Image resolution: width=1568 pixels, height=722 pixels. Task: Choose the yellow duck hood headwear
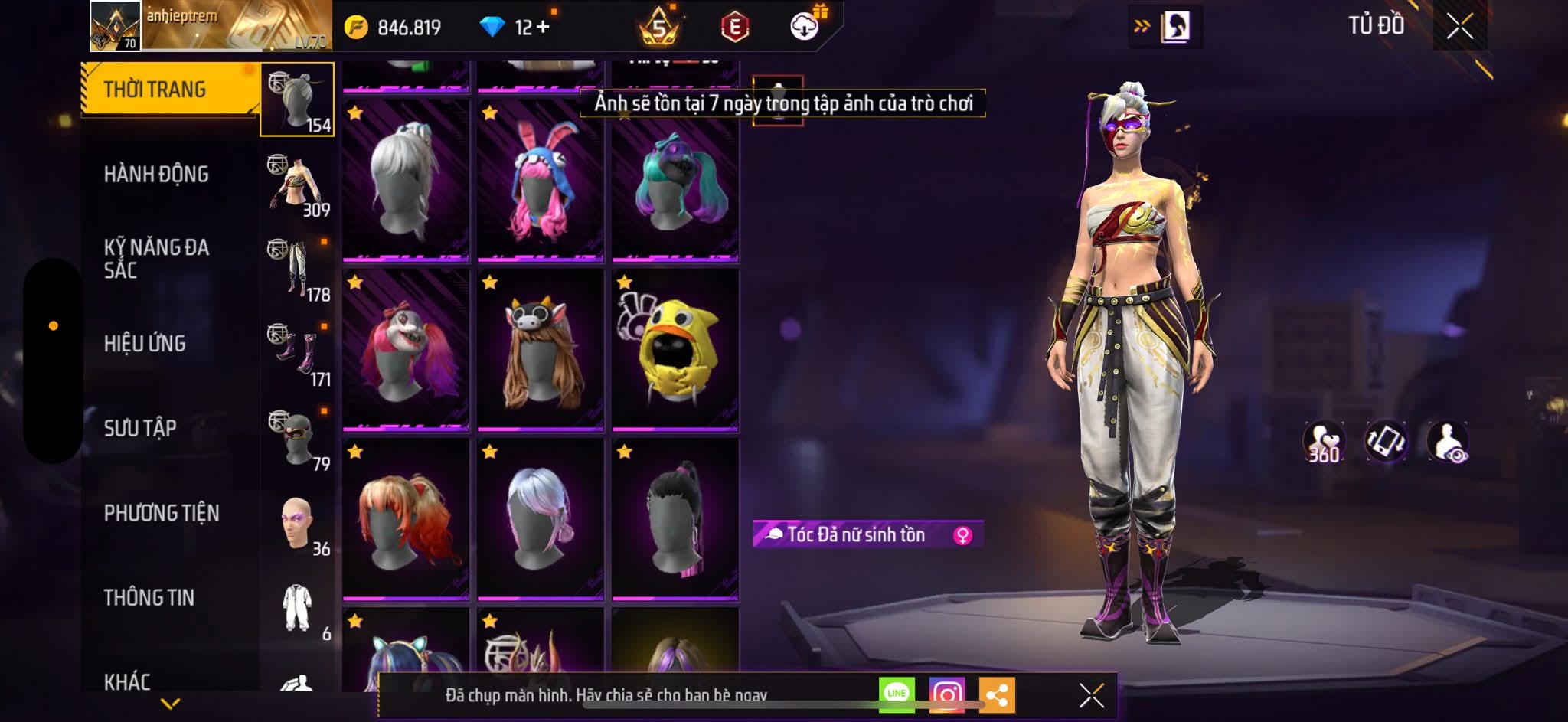[675, 350]
